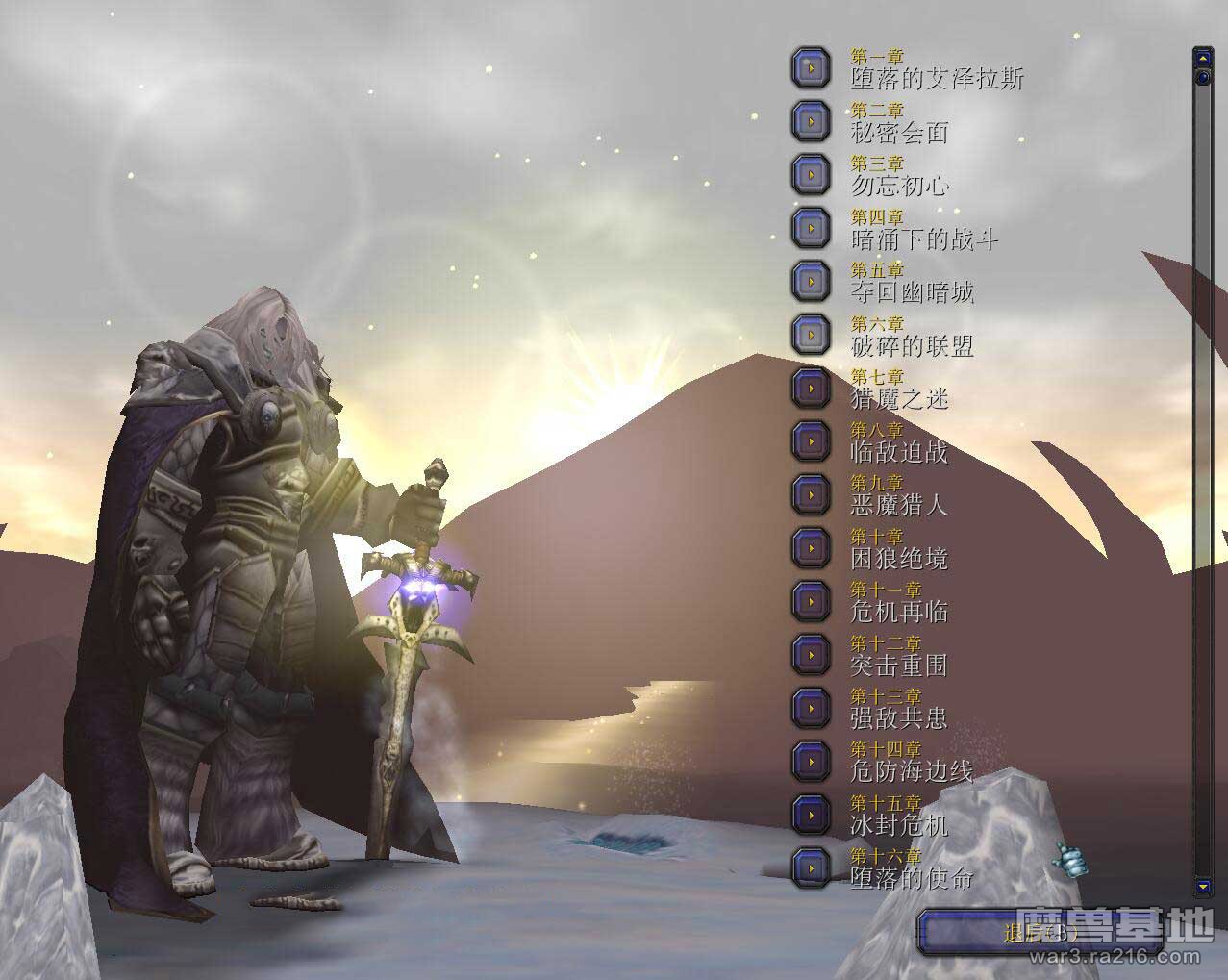Choose Chapter 10 困狼绝境

coord(812,547)
